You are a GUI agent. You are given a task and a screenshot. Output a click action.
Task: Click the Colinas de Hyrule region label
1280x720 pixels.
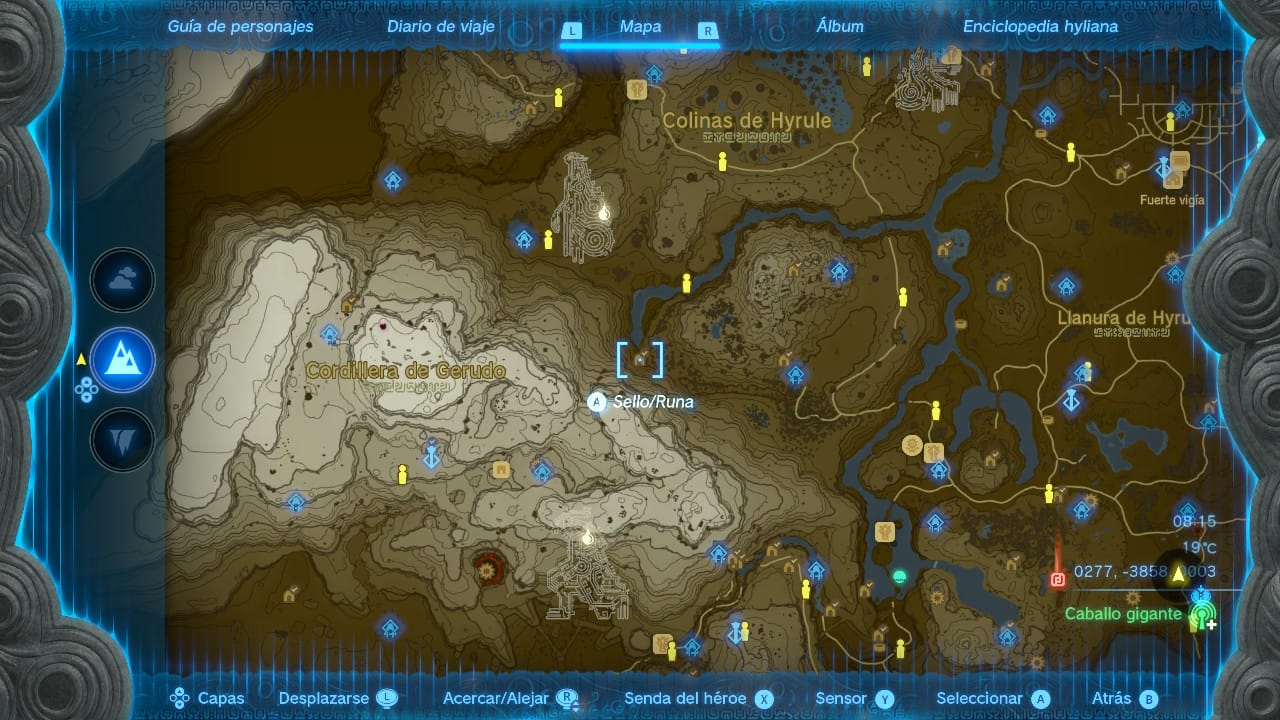747,121
